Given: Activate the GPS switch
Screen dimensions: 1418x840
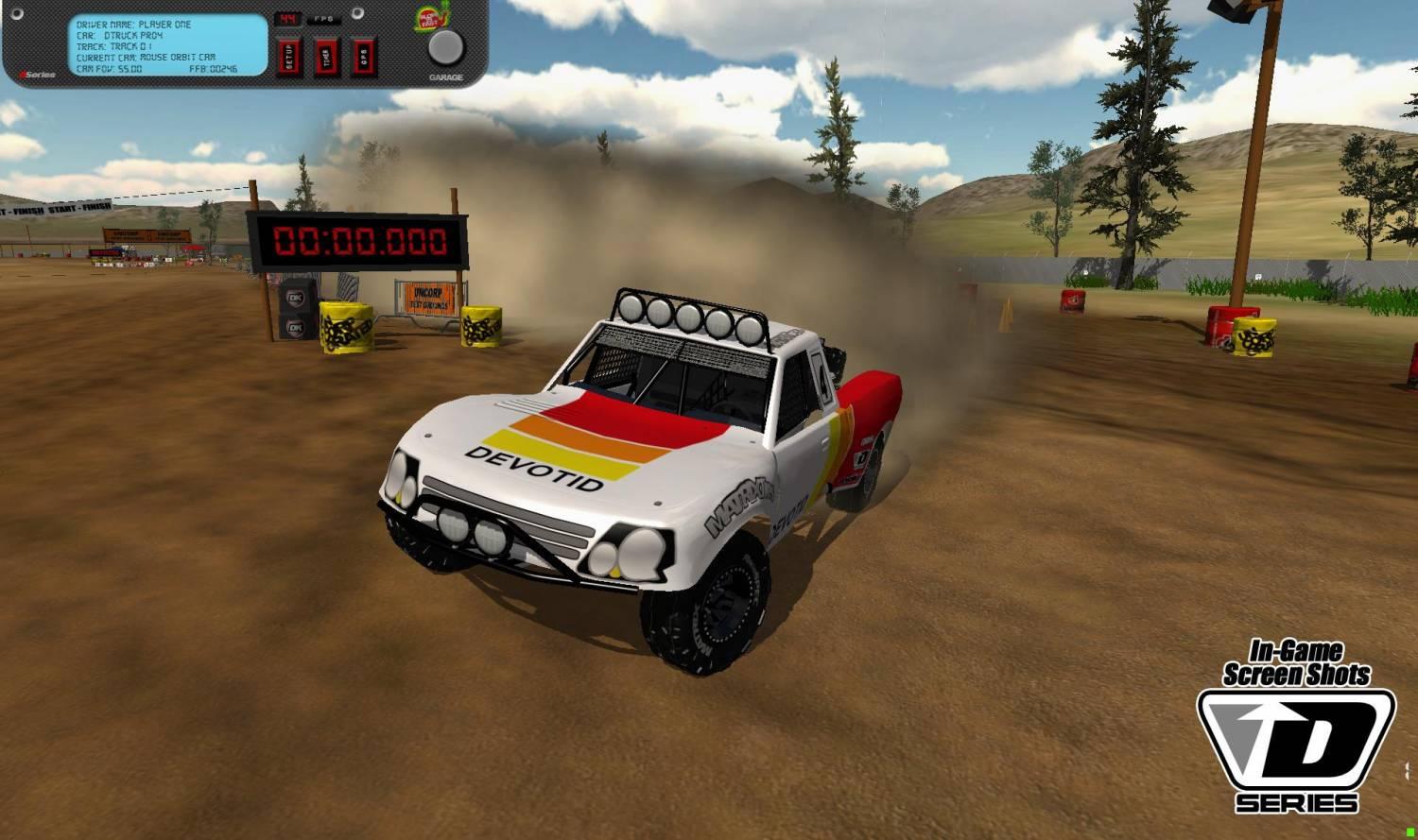Looking at the screenshot, I should point(364,57).
